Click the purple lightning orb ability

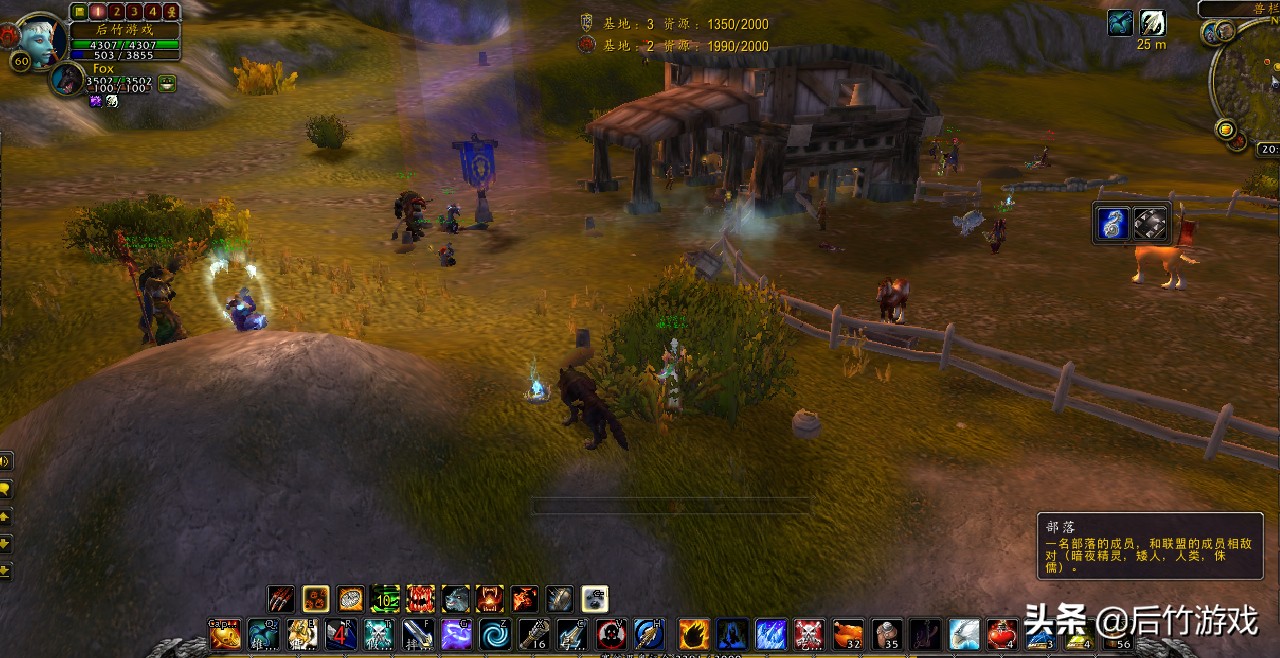click(x=456, y=634)
